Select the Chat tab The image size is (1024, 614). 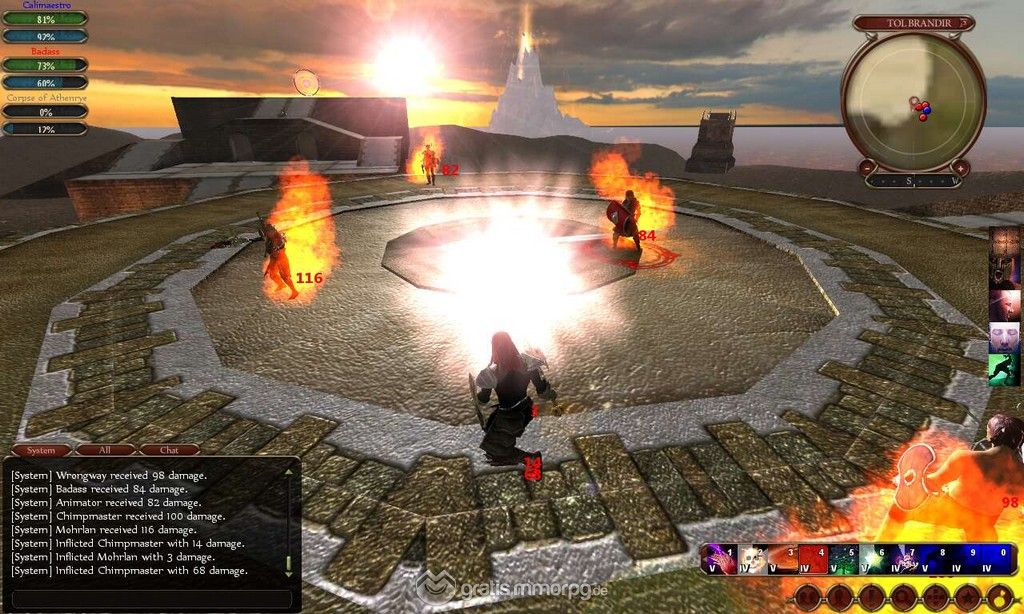(169, 450)
